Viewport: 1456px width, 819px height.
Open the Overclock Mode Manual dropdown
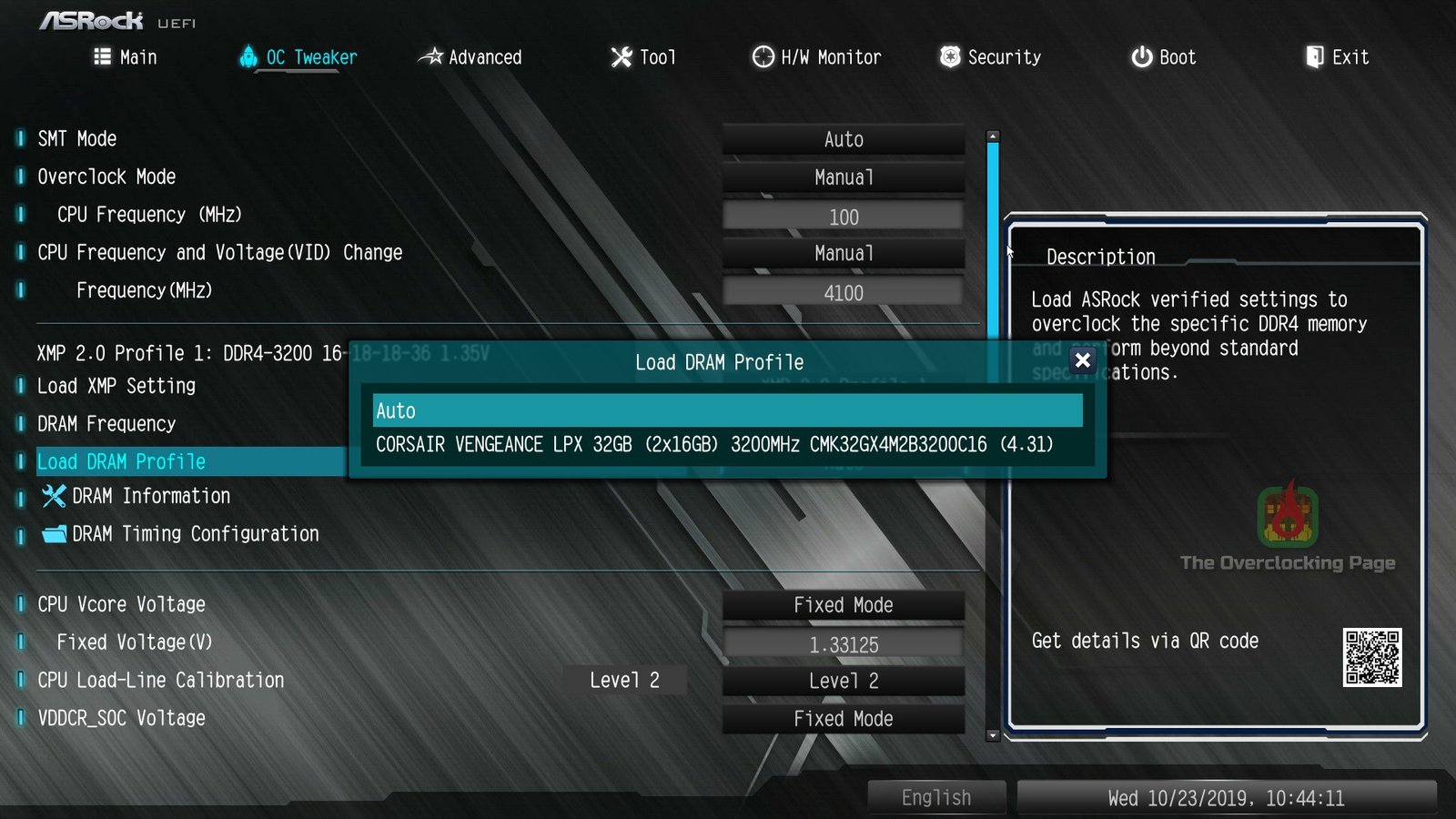843,177
